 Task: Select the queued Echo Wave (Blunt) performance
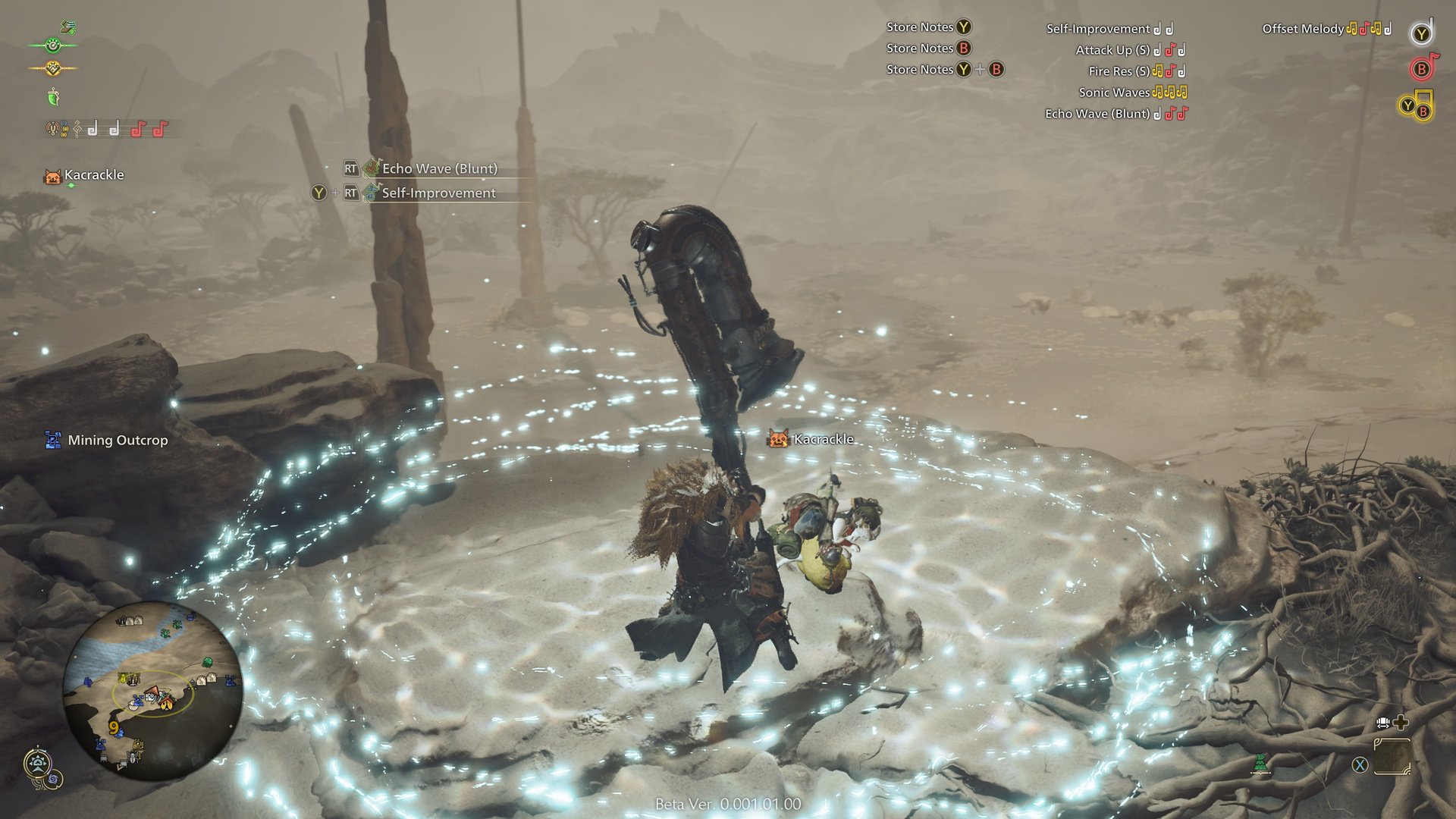pyautogui.click(x=438, y=168)
